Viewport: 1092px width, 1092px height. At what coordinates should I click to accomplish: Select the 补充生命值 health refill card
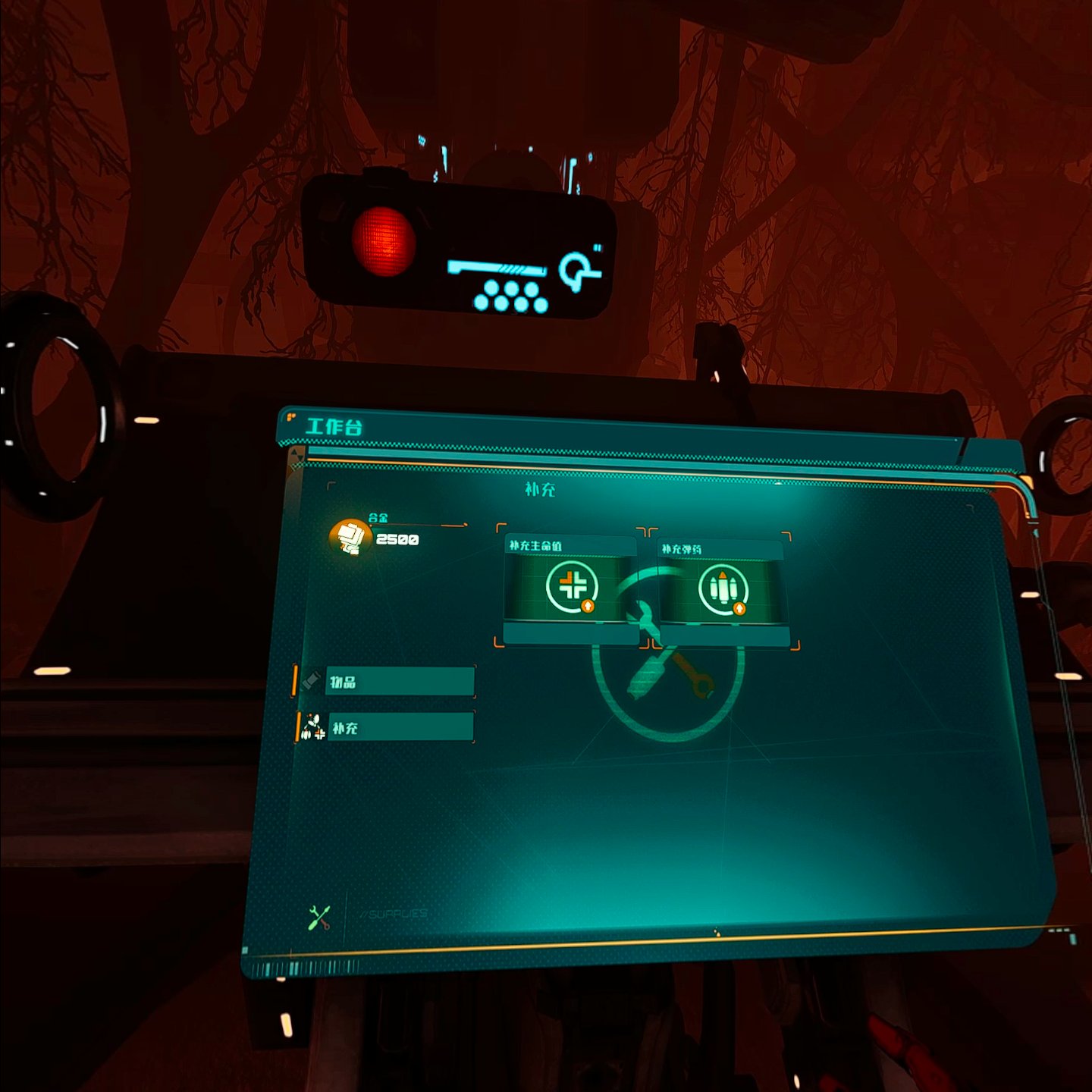(571, 588)
